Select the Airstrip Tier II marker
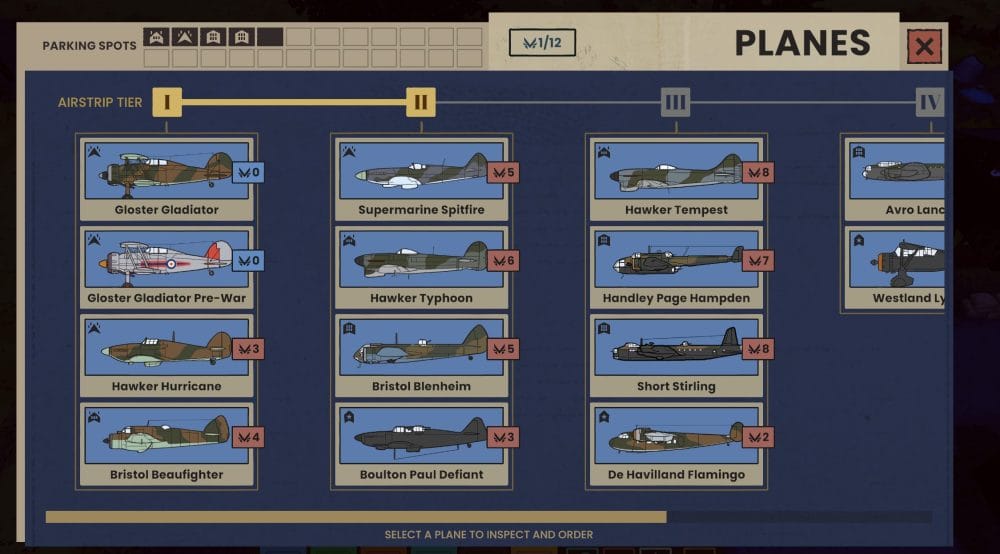1000x554 pixels. point(421,102)
